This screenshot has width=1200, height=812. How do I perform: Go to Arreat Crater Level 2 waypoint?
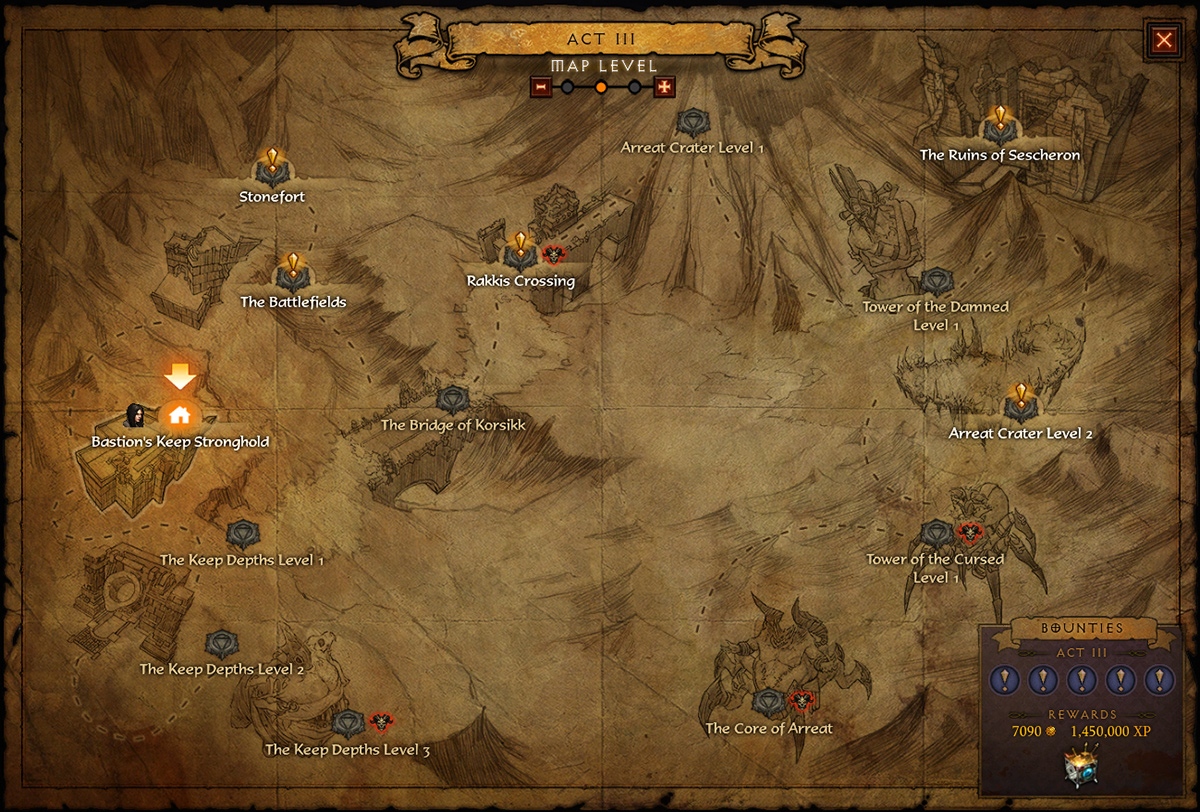(1020, 405)
